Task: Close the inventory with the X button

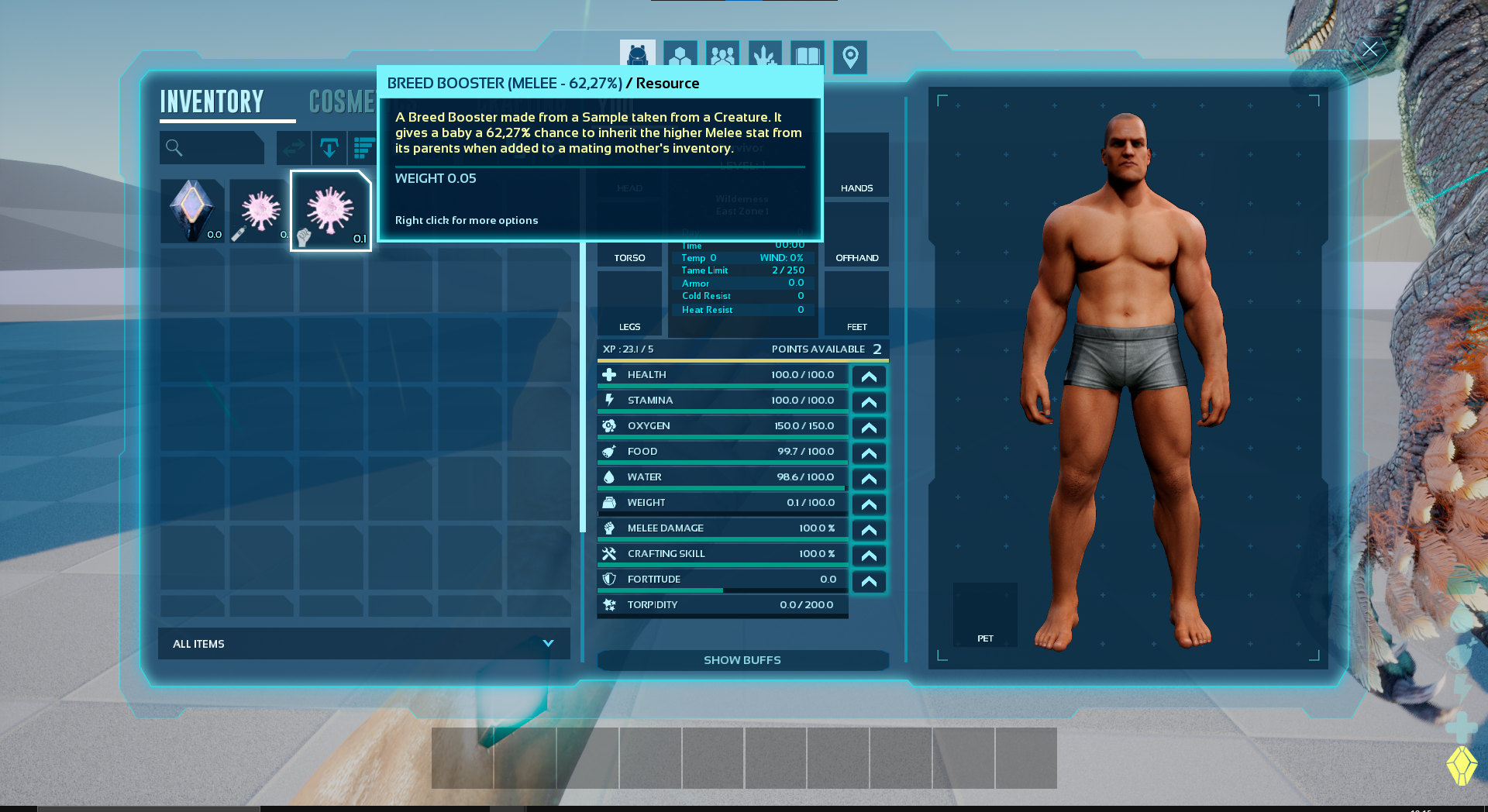Action: point(1369,50)
